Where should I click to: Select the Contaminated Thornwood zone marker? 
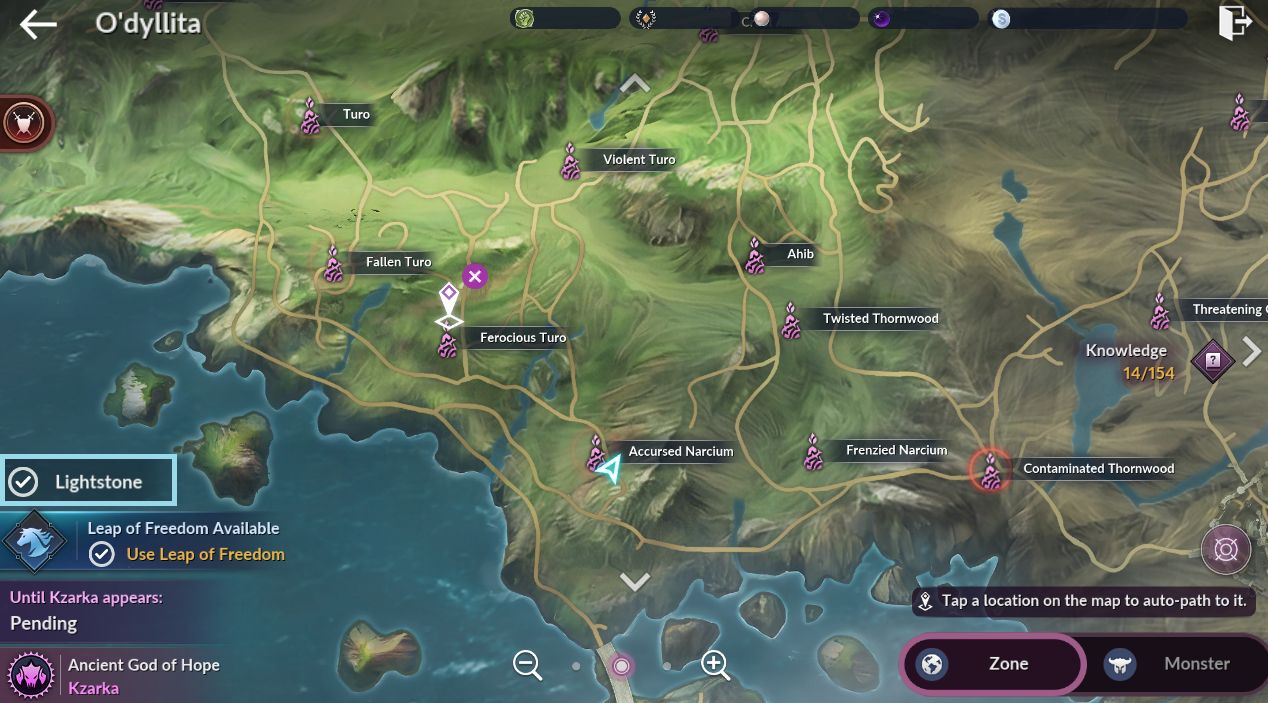click(991, 470)
